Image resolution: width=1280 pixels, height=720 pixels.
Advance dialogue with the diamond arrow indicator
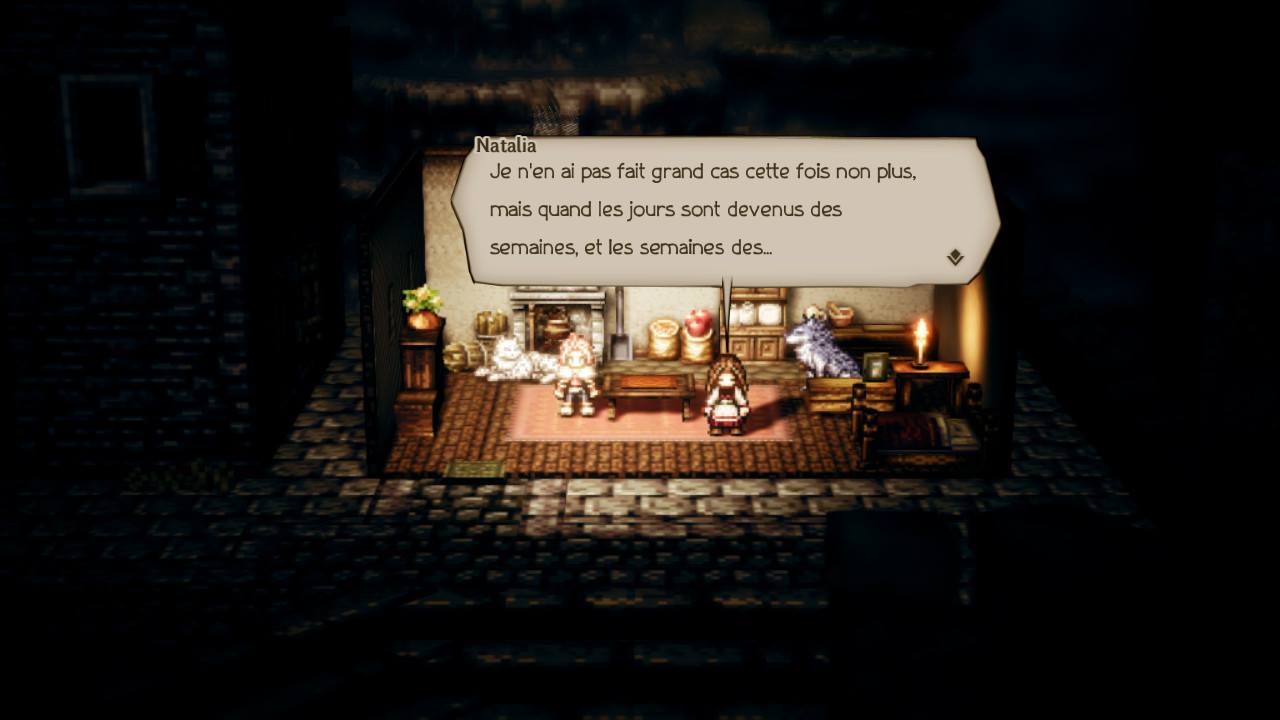(955, 257)
